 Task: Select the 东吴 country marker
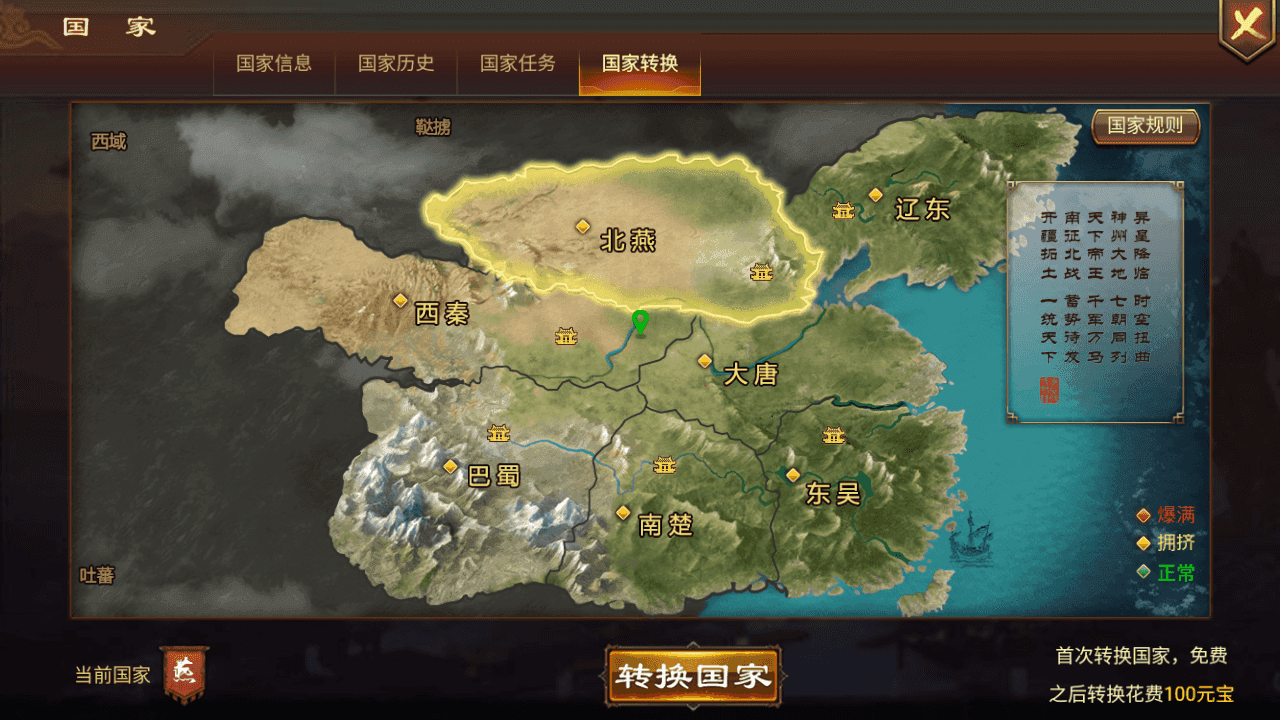793,475
